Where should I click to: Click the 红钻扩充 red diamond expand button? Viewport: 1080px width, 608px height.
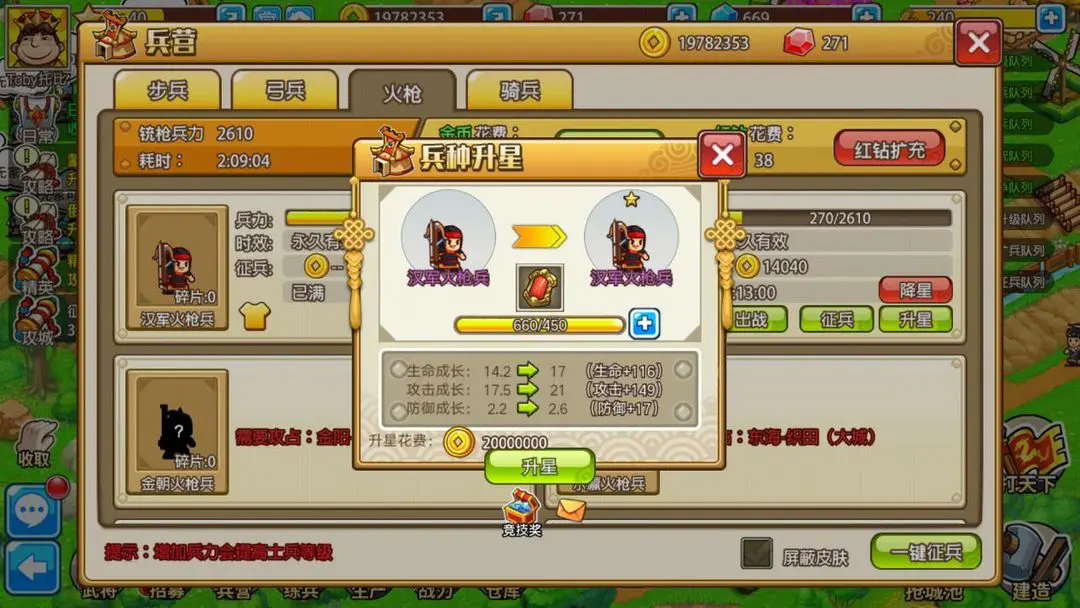889,150
